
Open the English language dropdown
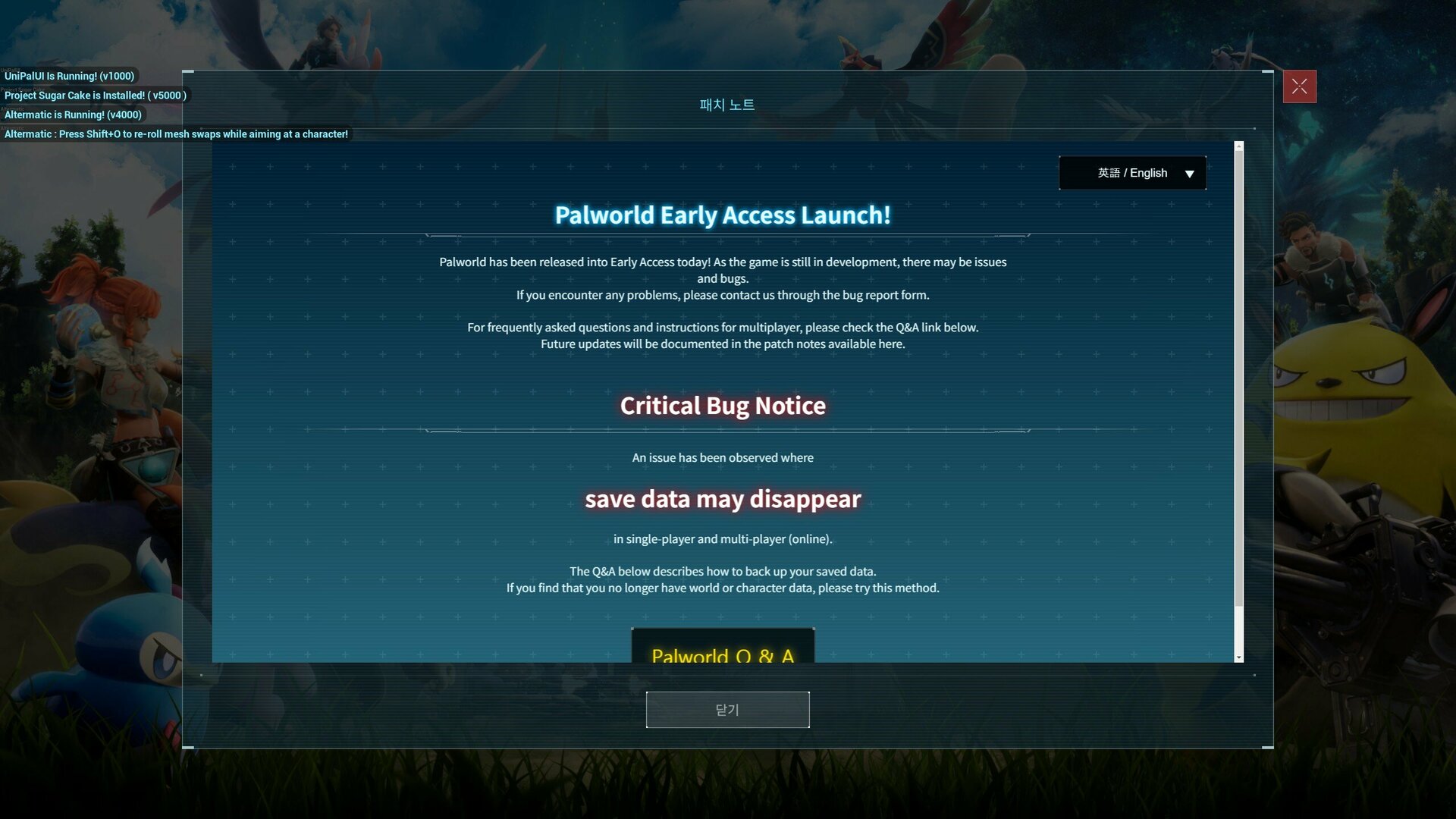coord(1132,173)
